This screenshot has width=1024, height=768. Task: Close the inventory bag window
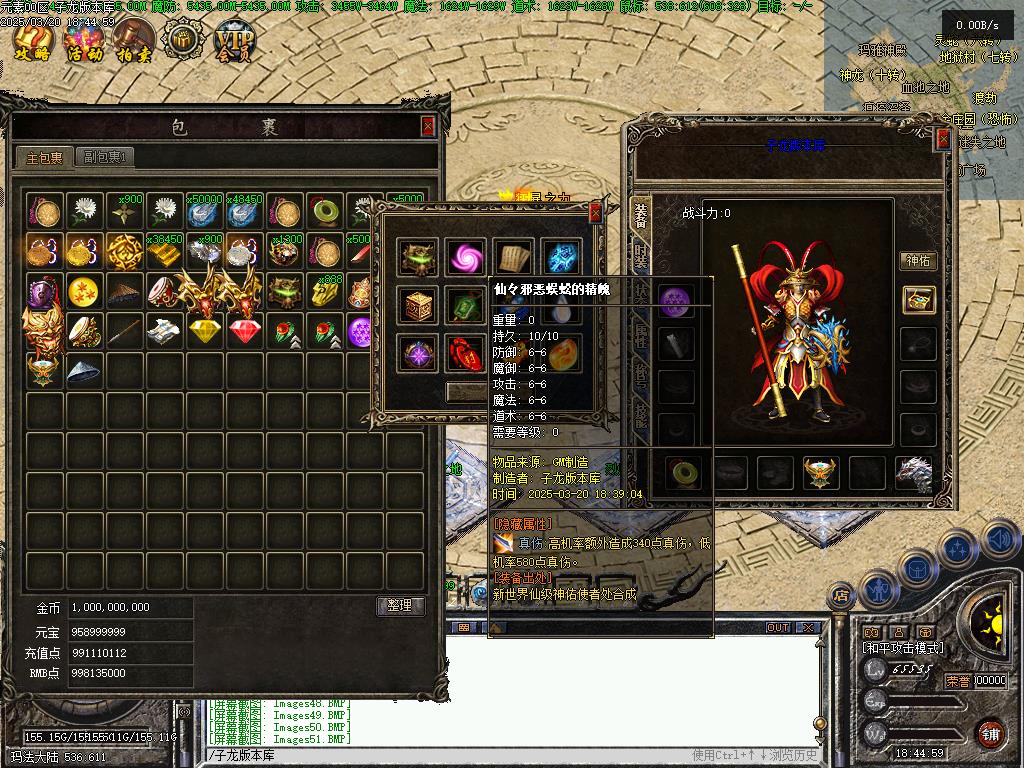428,126
